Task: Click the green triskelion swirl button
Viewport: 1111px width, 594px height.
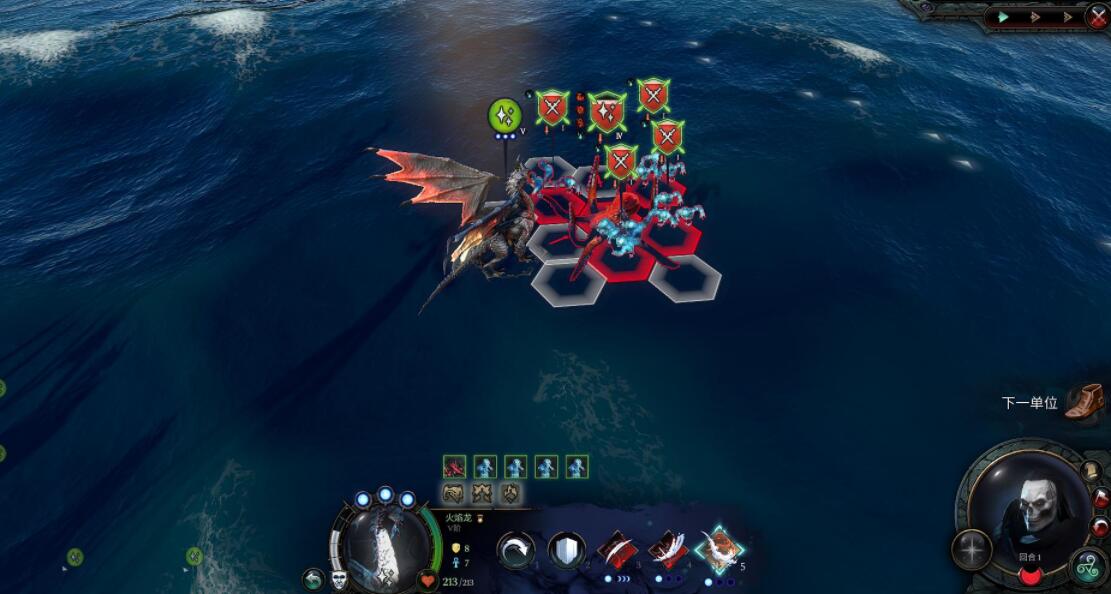Action: pos(1088,566)
